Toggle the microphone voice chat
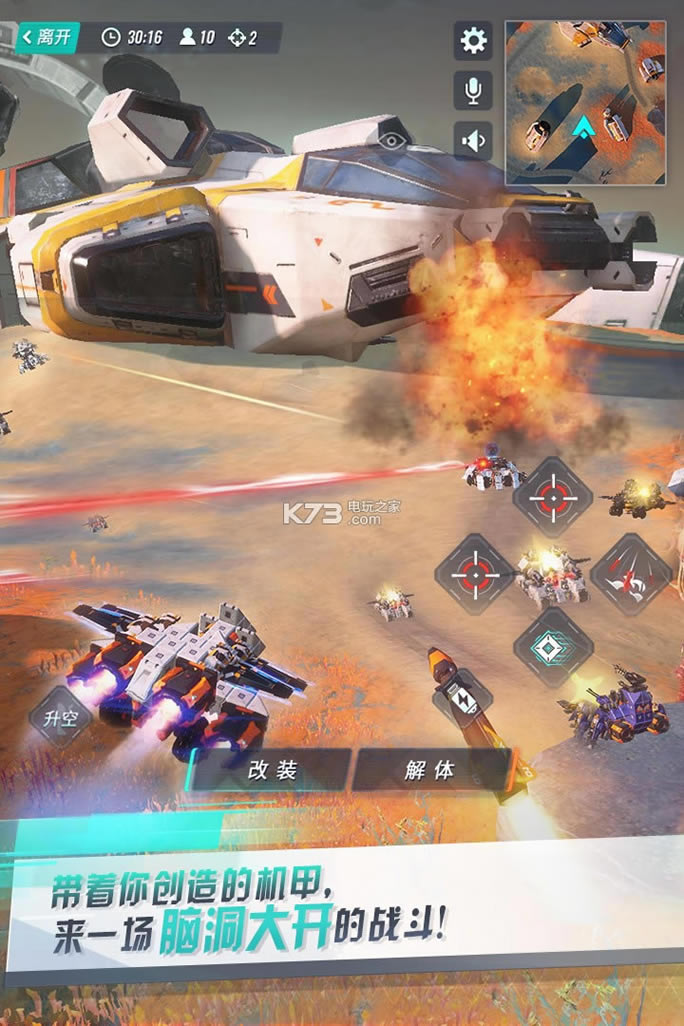The width and height of the screenshot is (684, 1026). pyautogui.click(x=473, y=91)
